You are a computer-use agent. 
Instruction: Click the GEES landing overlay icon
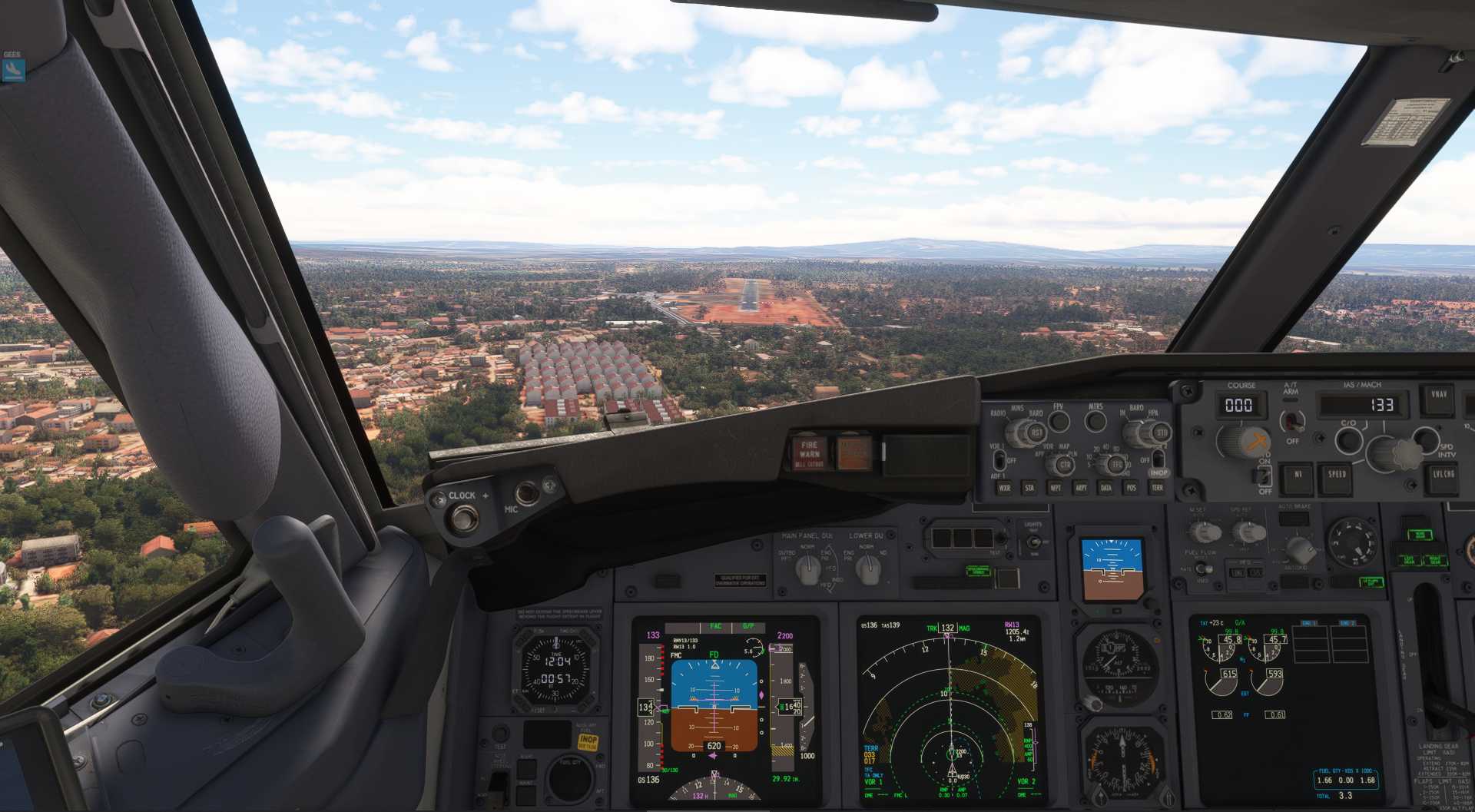click(x=13, y=70)
